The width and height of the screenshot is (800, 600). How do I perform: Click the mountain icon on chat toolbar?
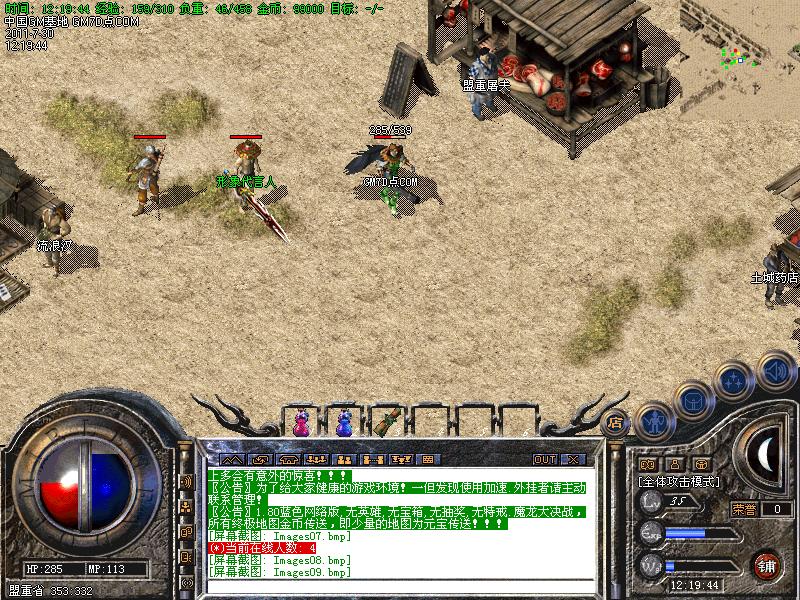[x=232, y=459]
